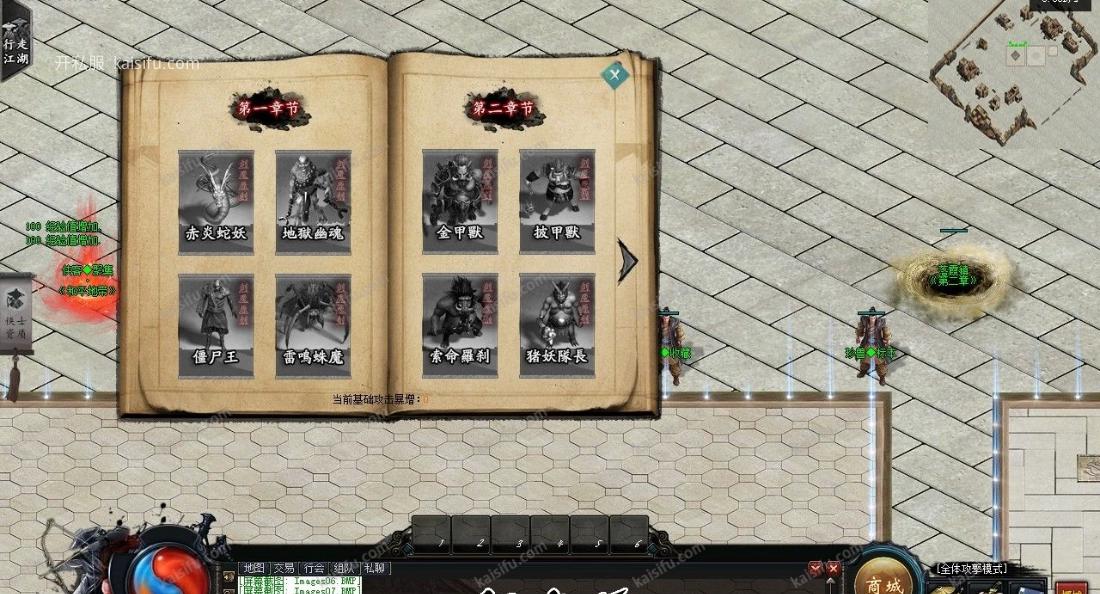Select the 赤炎蛇妖 monster card
Viewport: 1100px width, 594px height.
216,202
